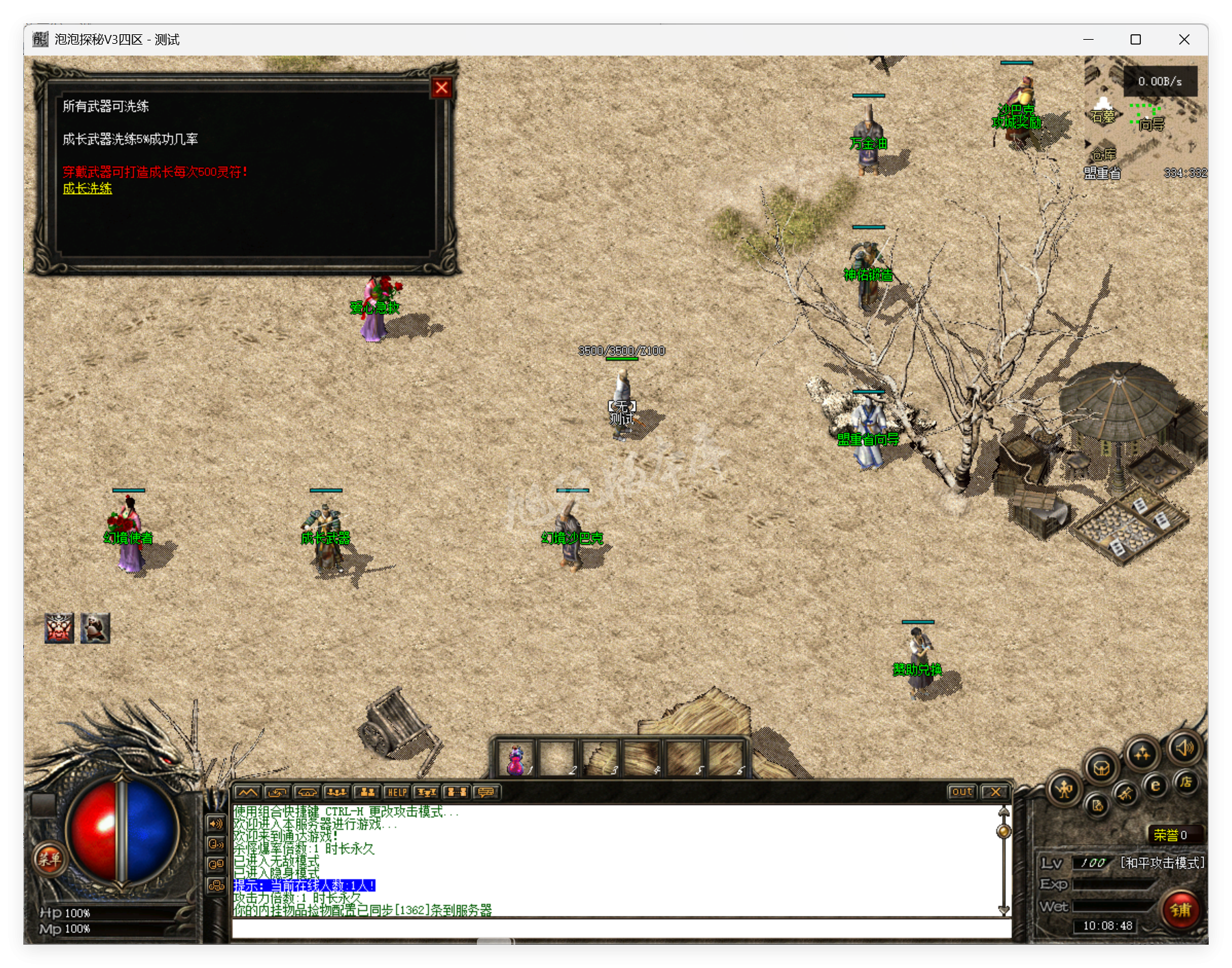This screenshot has width=1232, height=968.
Task: Toggle the round speaker sound button
Action: pyautogui.click(x=1185, y=747)
